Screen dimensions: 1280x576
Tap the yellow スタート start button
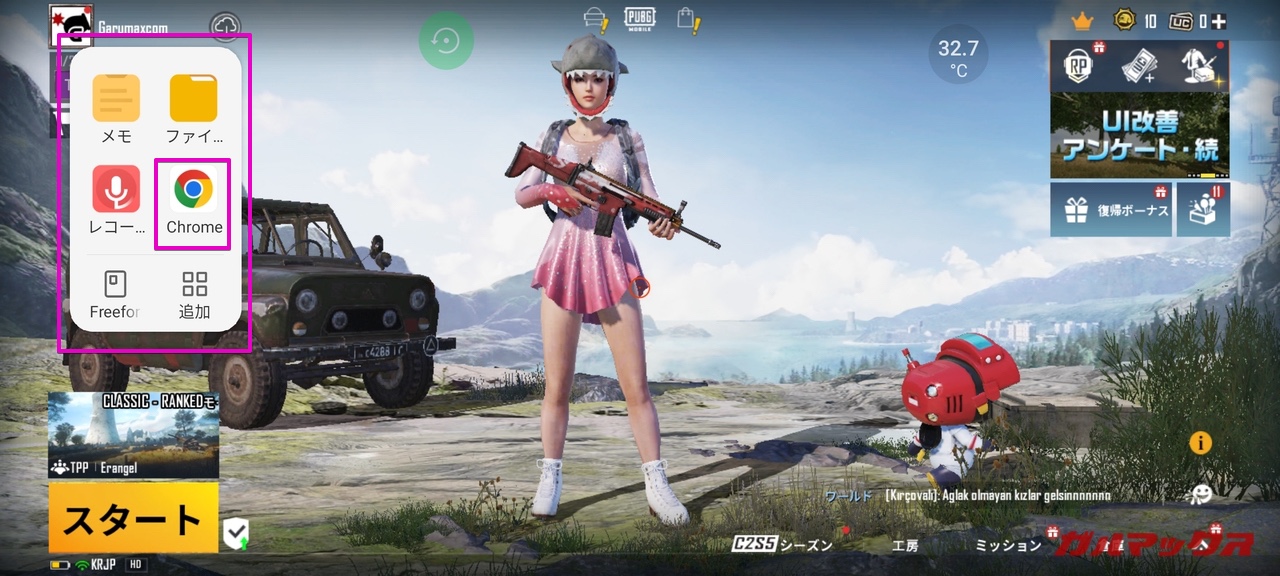tap(133, 517)
